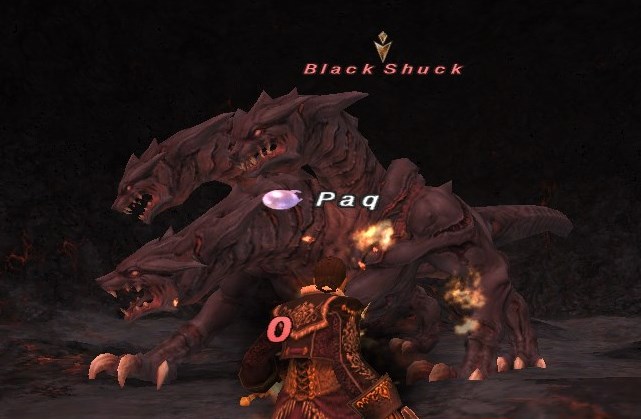641x419 pixels.
Task: Select the Black Shuck target nameplate
Action: [383, 69]
